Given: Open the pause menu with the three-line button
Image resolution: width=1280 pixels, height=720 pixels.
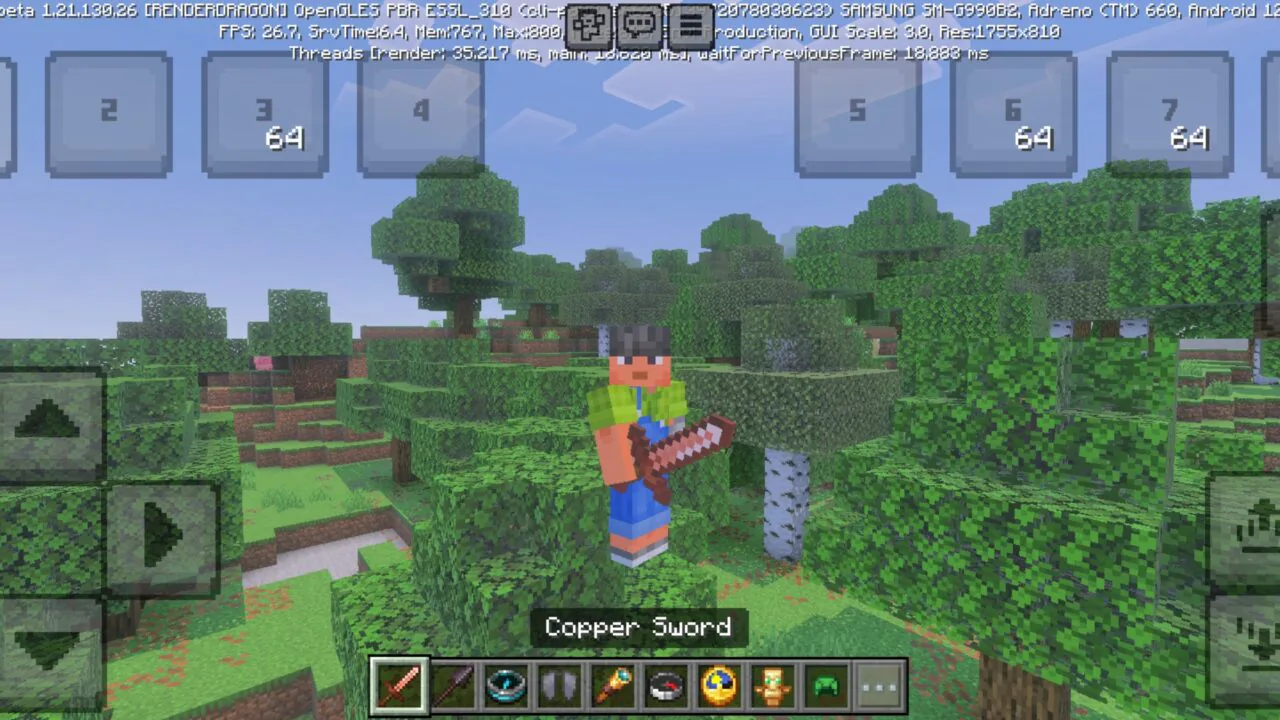Looking at the screenshot, I should pos(691,25).
